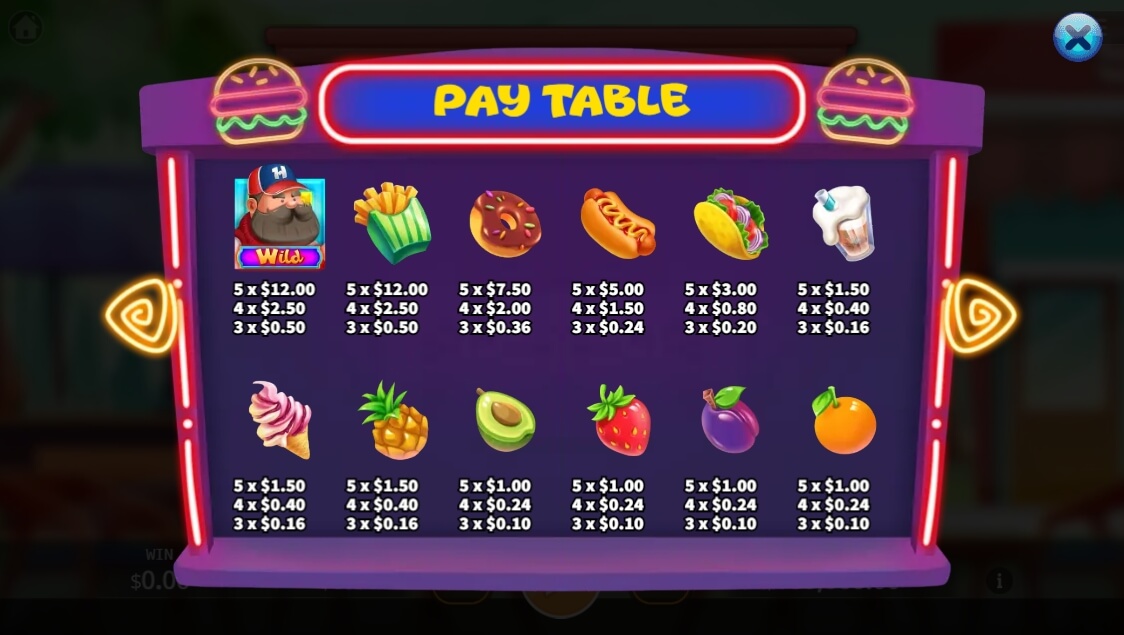Click the home icon
Screen dimensions: 1124x635
pyautogui.click(x=25, y=27)
